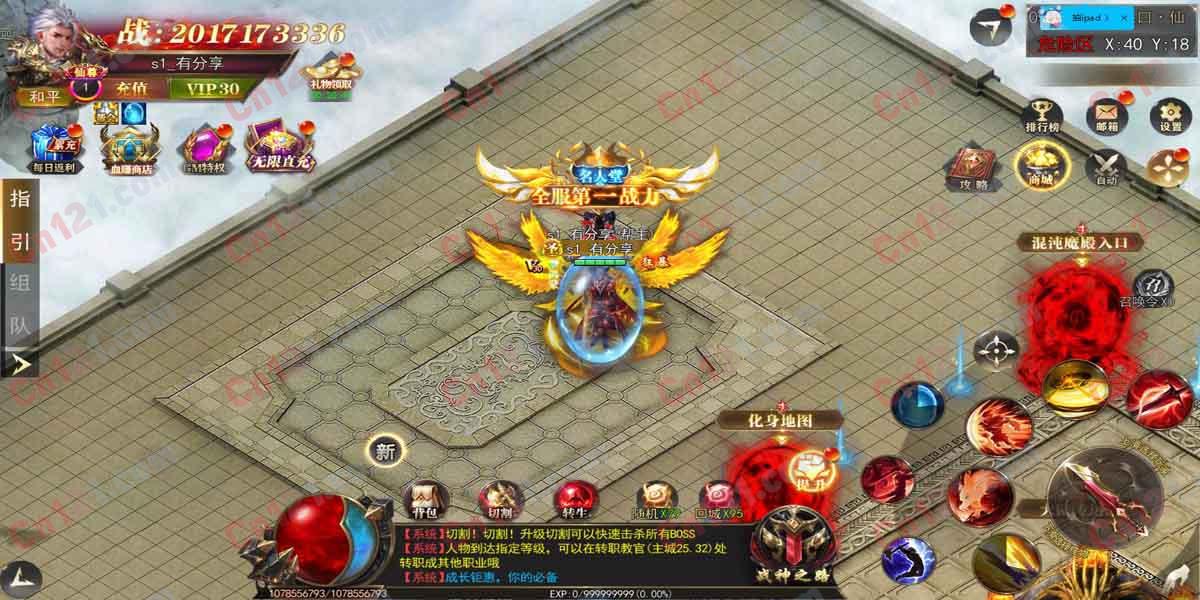The image size is (1200, 600).
Task: Switch to the 组队 team tab
Action: point(20,303)
